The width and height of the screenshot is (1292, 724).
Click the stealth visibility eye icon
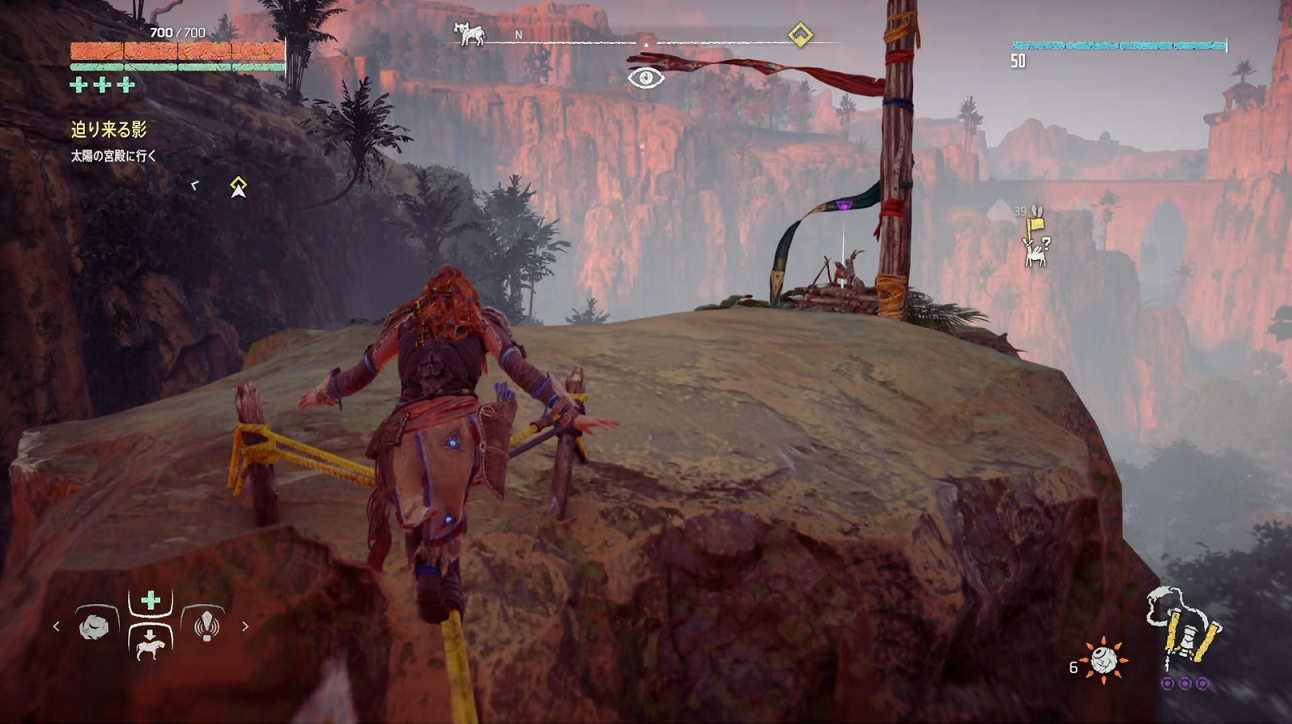click(646, 77)
